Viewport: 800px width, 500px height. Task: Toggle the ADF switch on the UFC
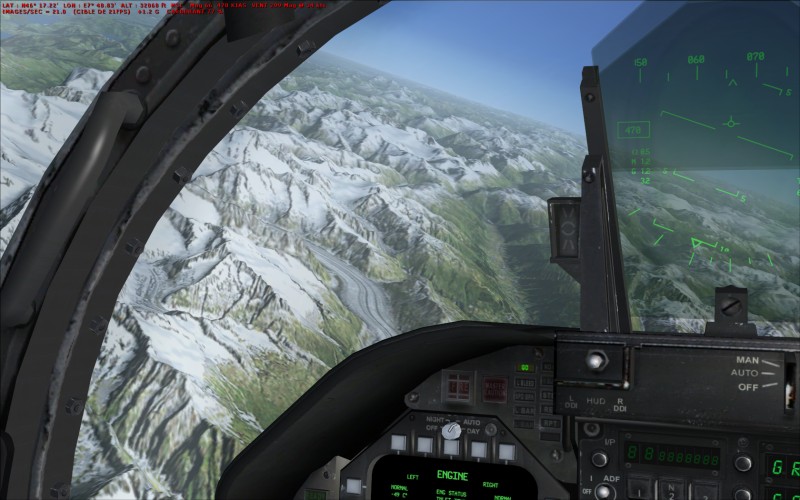pos(603,491)
